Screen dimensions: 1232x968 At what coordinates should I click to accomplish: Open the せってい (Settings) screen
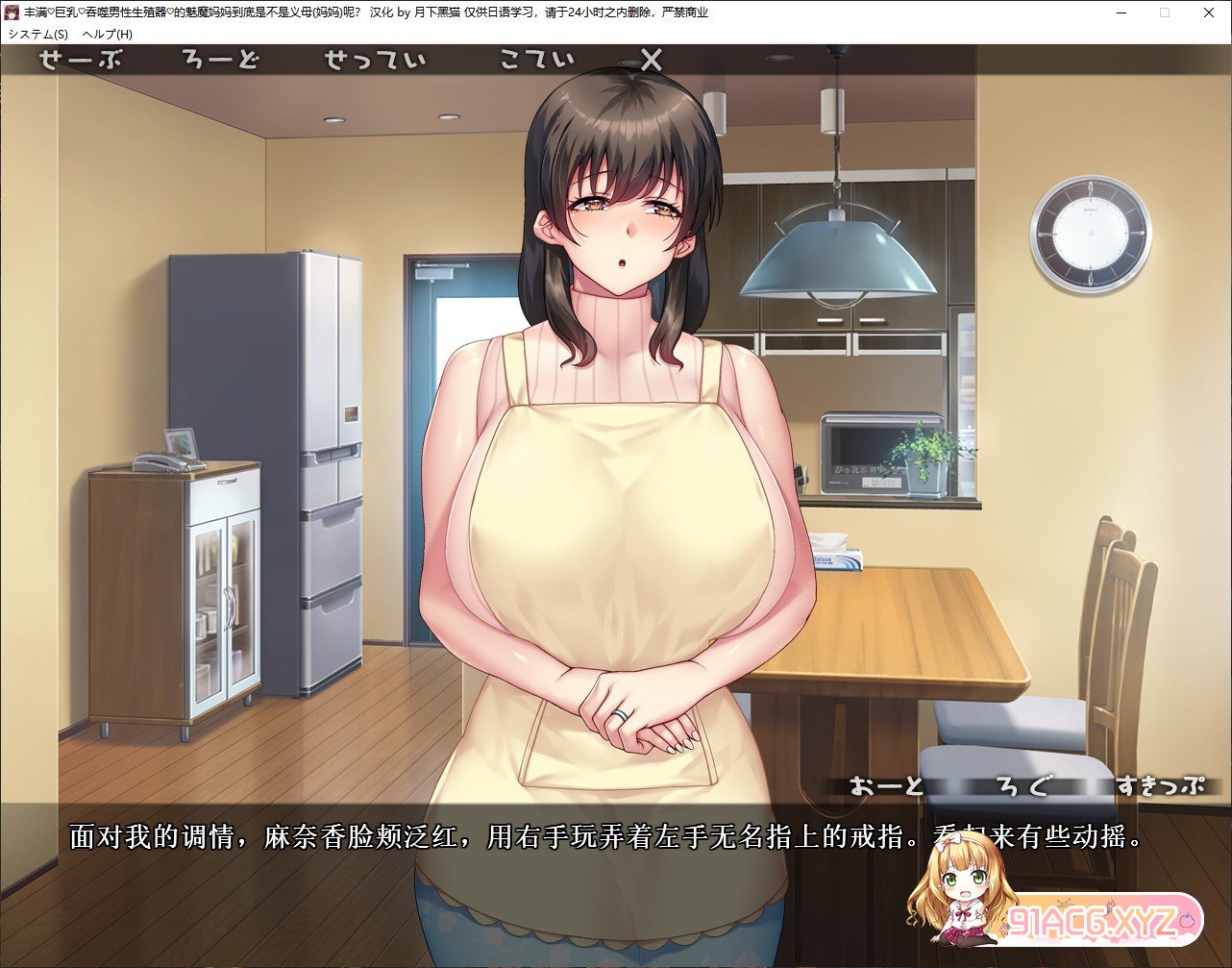click(x=375, y=60)
